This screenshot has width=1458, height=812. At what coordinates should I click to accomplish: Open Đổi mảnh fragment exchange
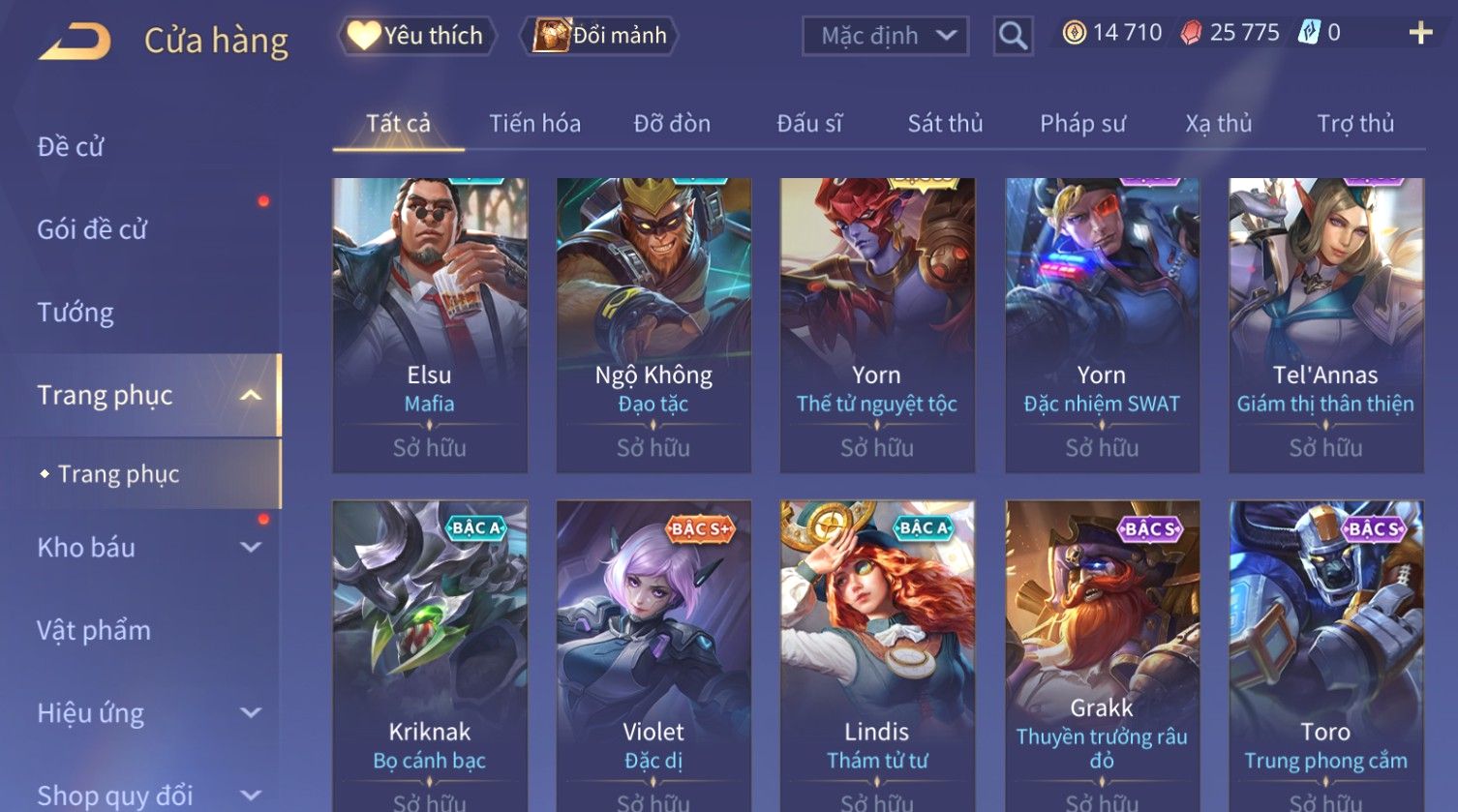point(600,36)
